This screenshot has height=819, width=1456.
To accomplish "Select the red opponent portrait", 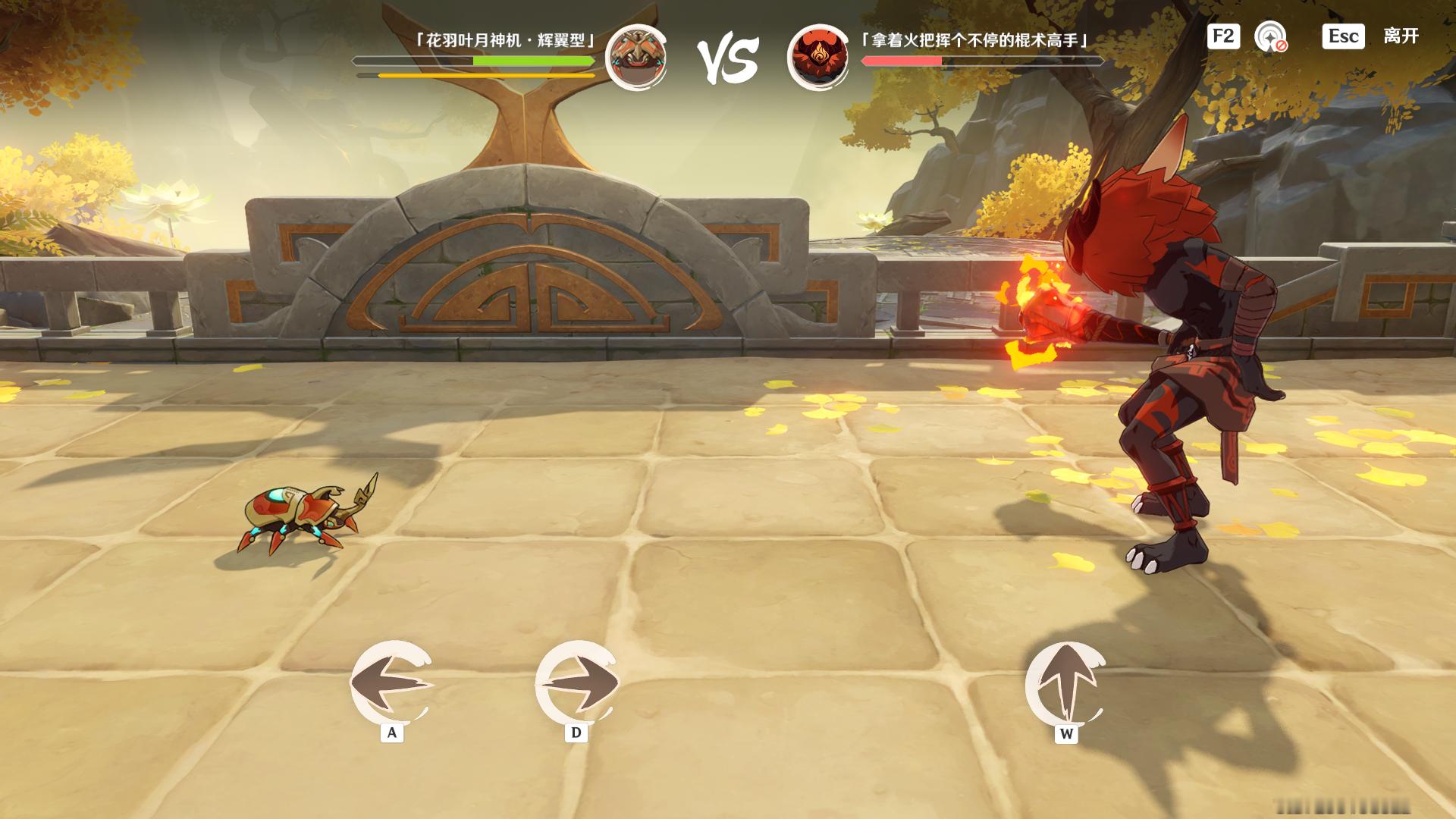I will point(818,58).
